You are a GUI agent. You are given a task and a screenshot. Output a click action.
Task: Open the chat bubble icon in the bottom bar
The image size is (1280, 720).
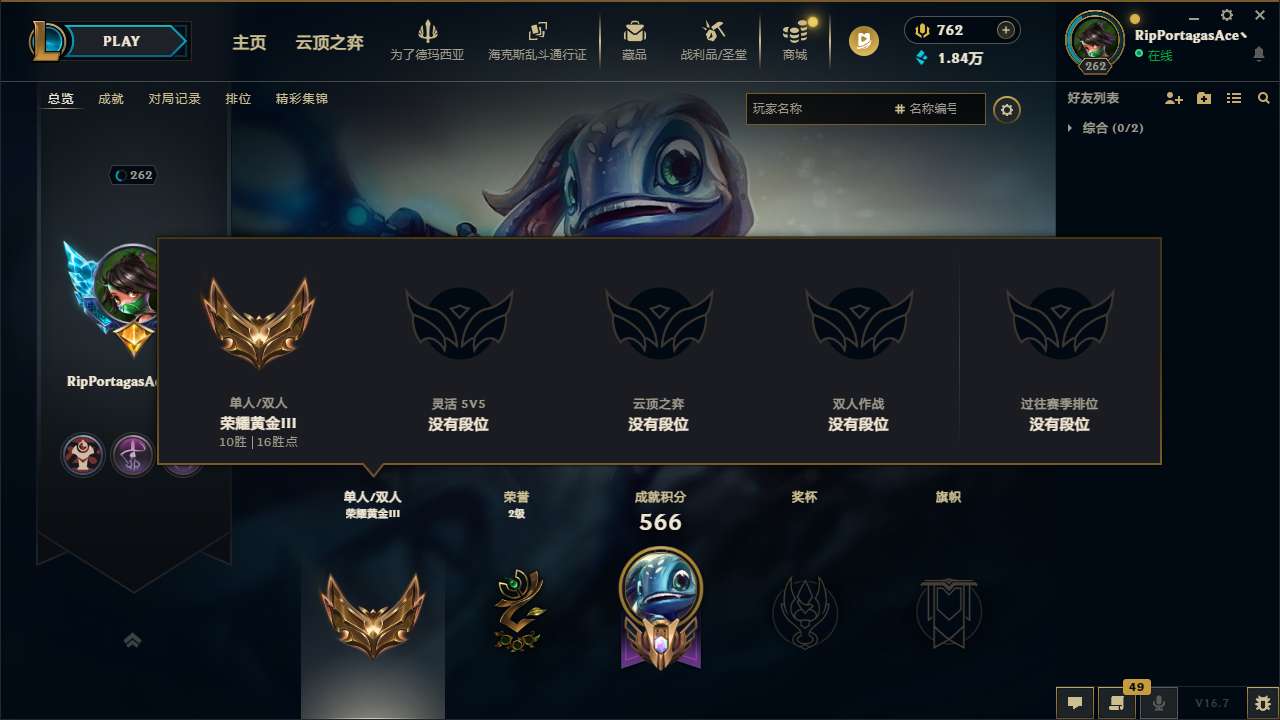(x=1074, y=702)
